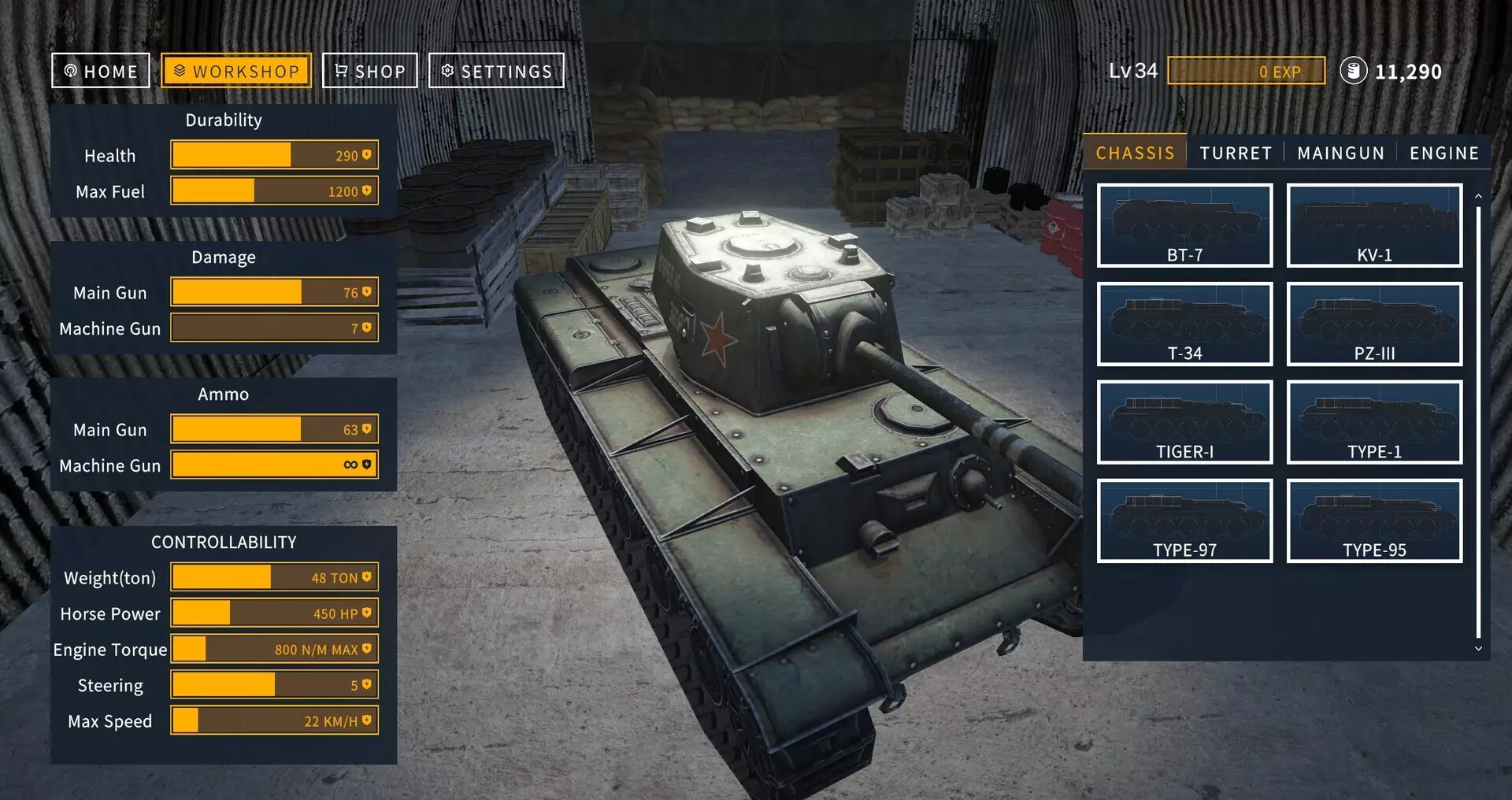This screenshot has width=1512, height=800.
Task: Click the EXP progress bar
Action: coord(1247,71)
